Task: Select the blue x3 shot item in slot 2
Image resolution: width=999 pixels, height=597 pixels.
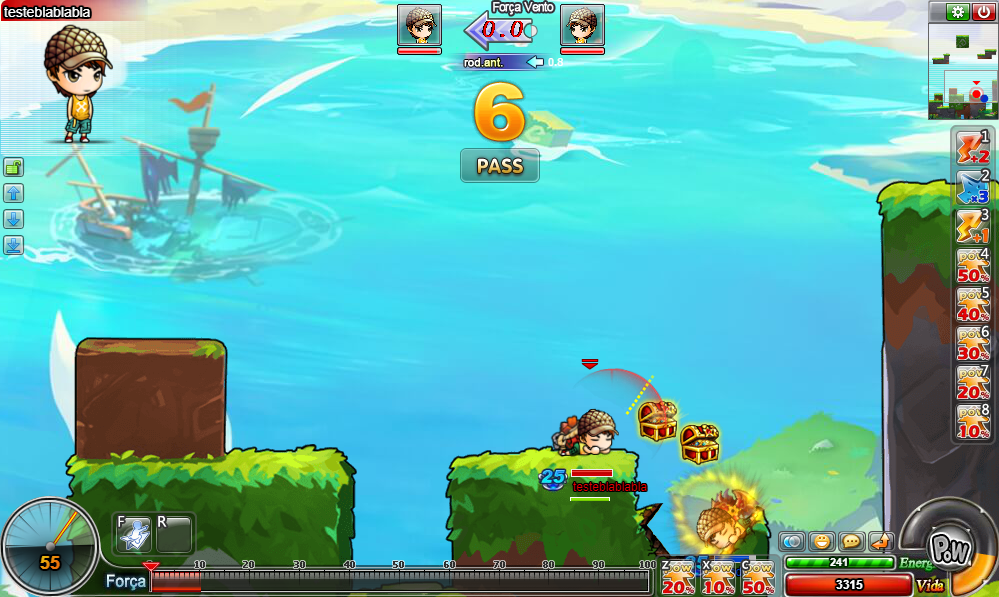Action: [973, 187]
